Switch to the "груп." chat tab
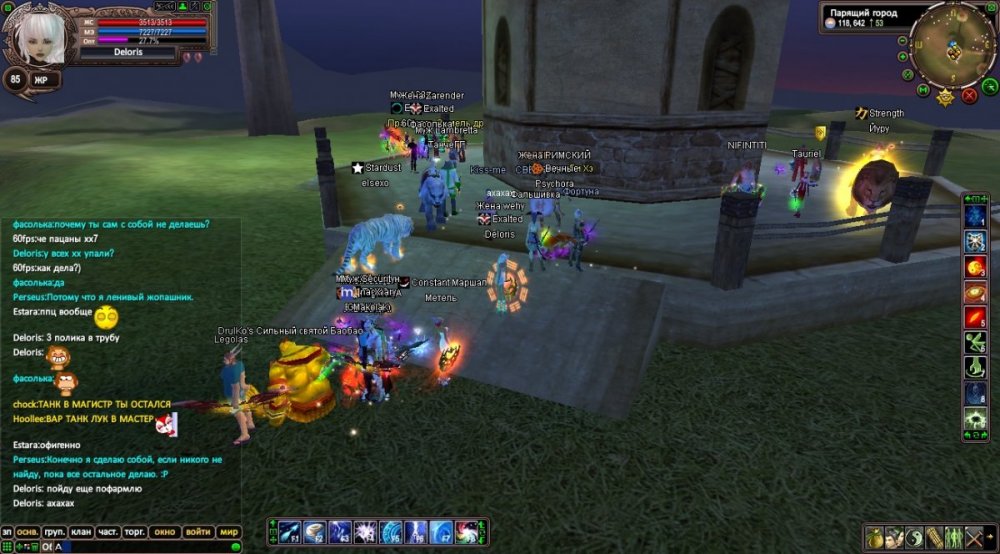Image resolution: width=1000 pixels, height=554 pixels. click(56, 532)
